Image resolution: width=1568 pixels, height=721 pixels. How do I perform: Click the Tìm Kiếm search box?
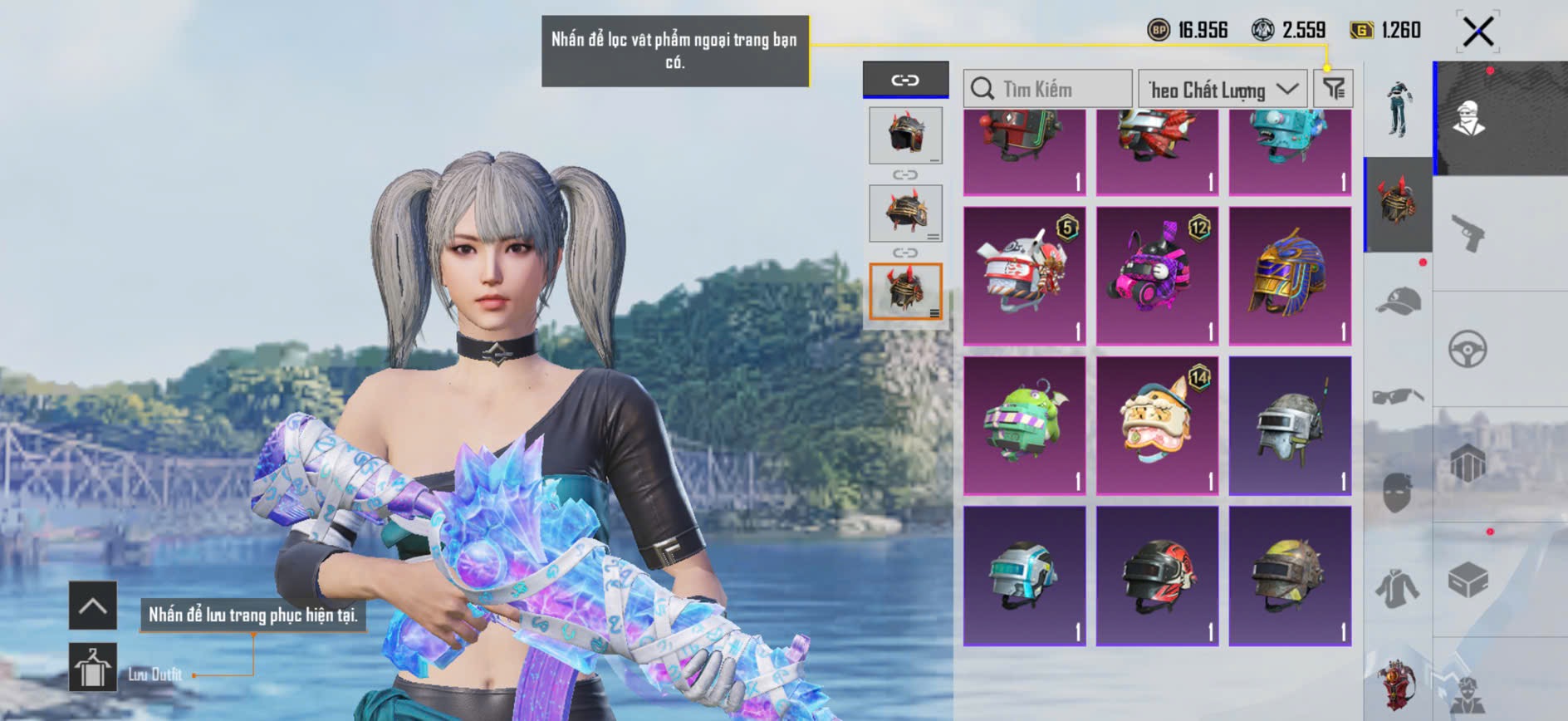coord(1048,89)
